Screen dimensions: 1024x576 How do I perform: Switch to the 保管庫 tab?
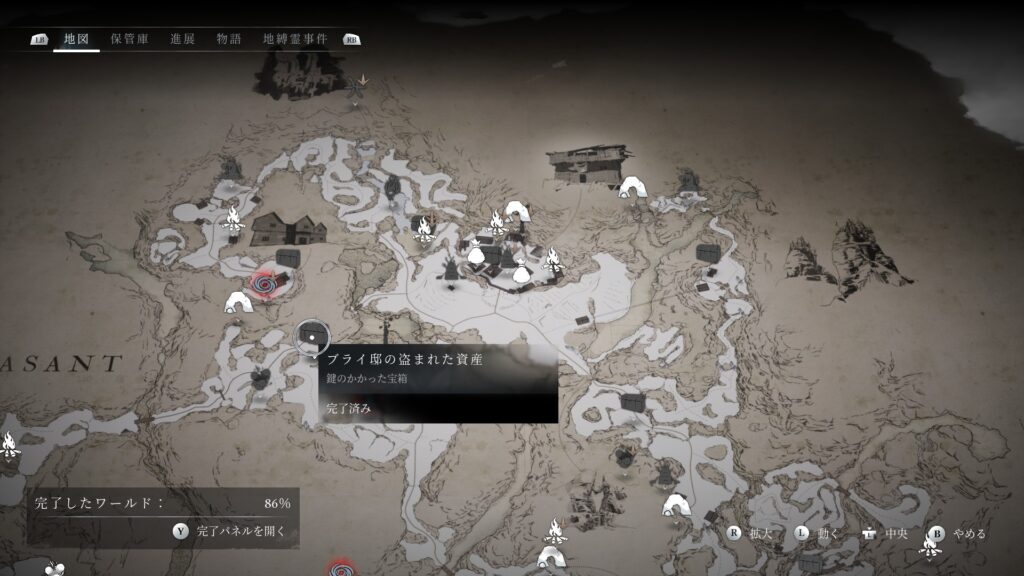click(x=130, y=39)
